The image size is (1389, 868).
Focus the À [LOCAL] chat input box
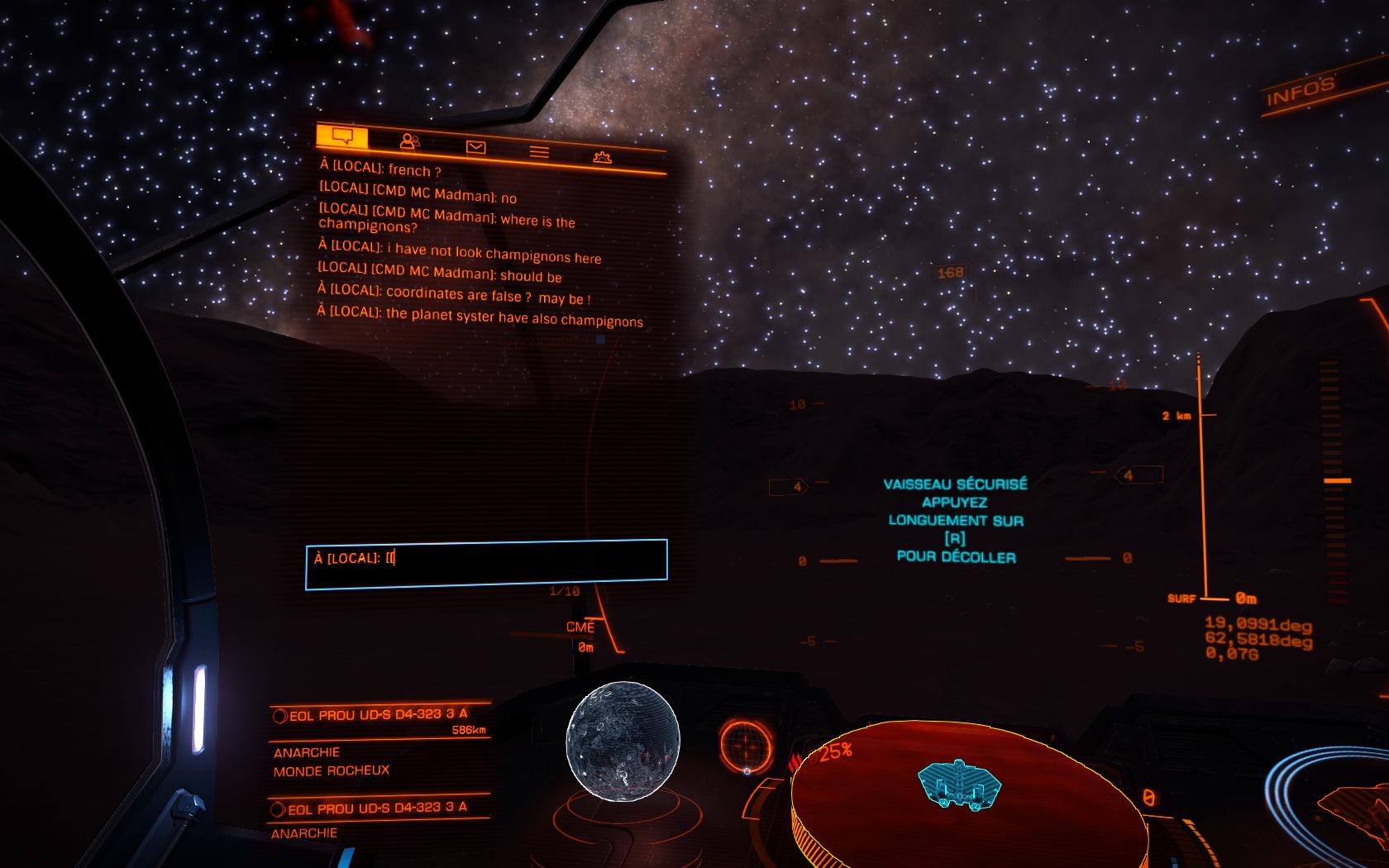[x=486, y=564]
